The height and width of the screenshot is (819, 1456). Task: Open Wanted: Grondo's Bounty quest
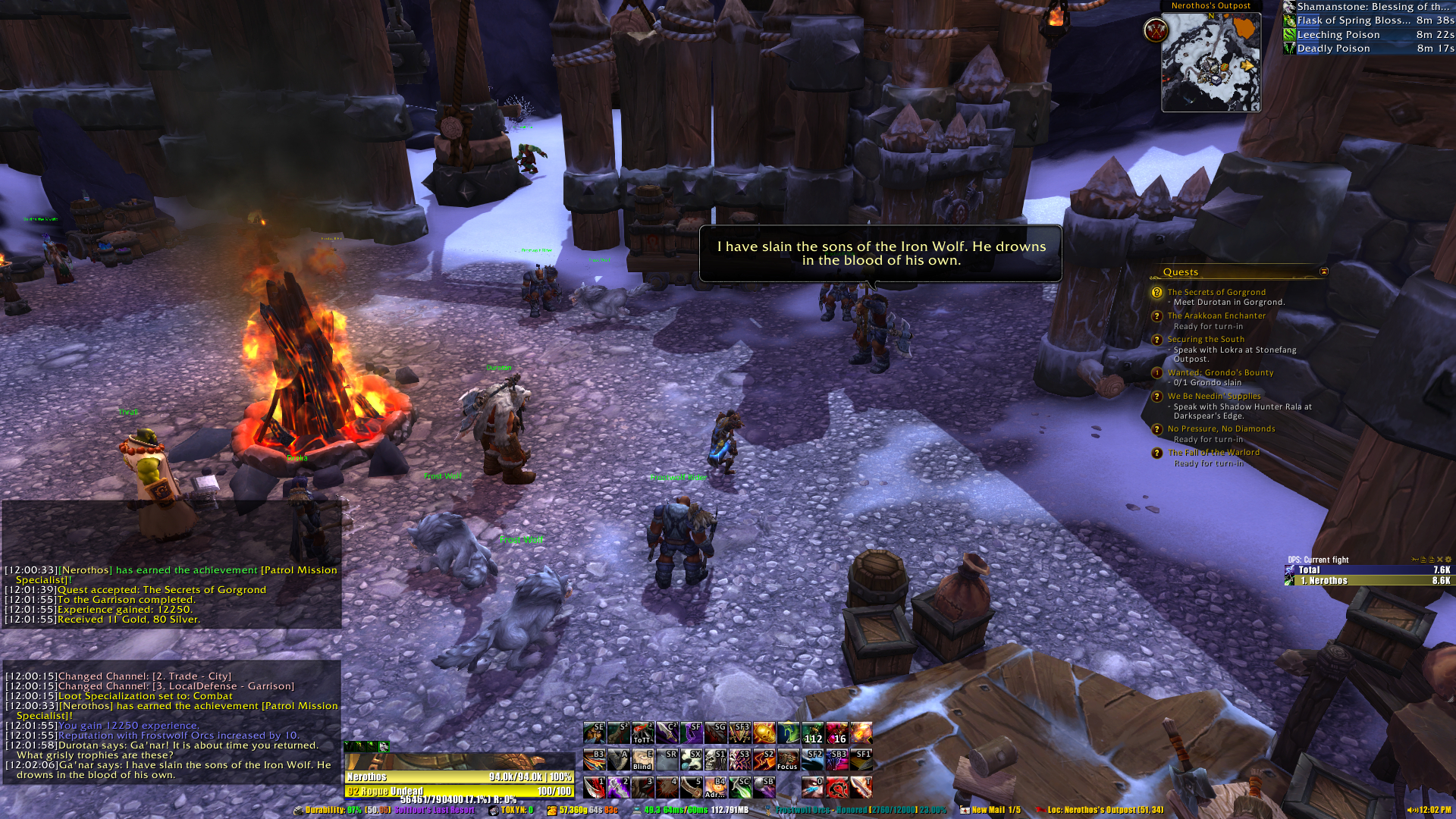click(x=1220, y=372)
